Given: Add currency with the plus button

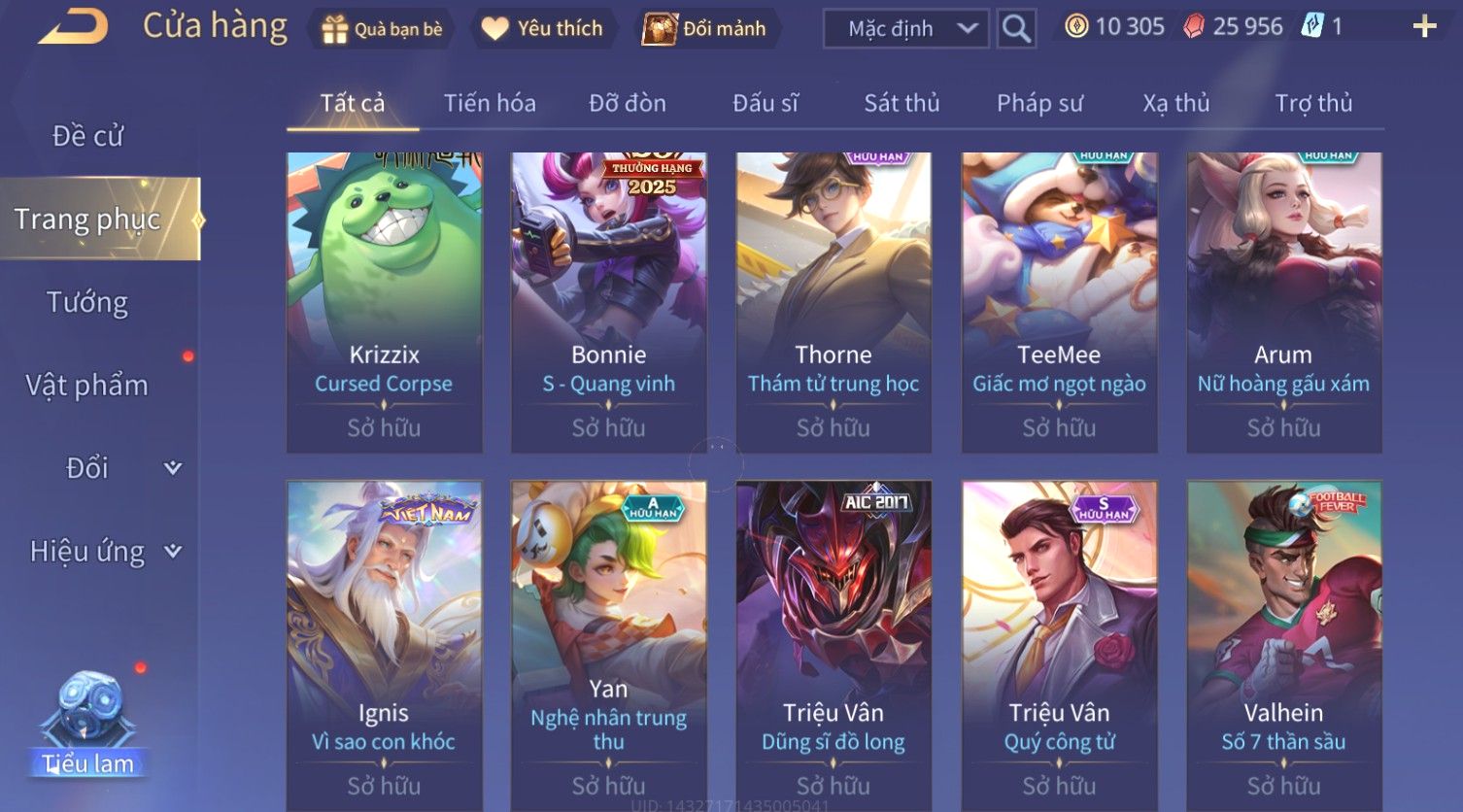Looking at the screenshot, I should coord(1424,26).
